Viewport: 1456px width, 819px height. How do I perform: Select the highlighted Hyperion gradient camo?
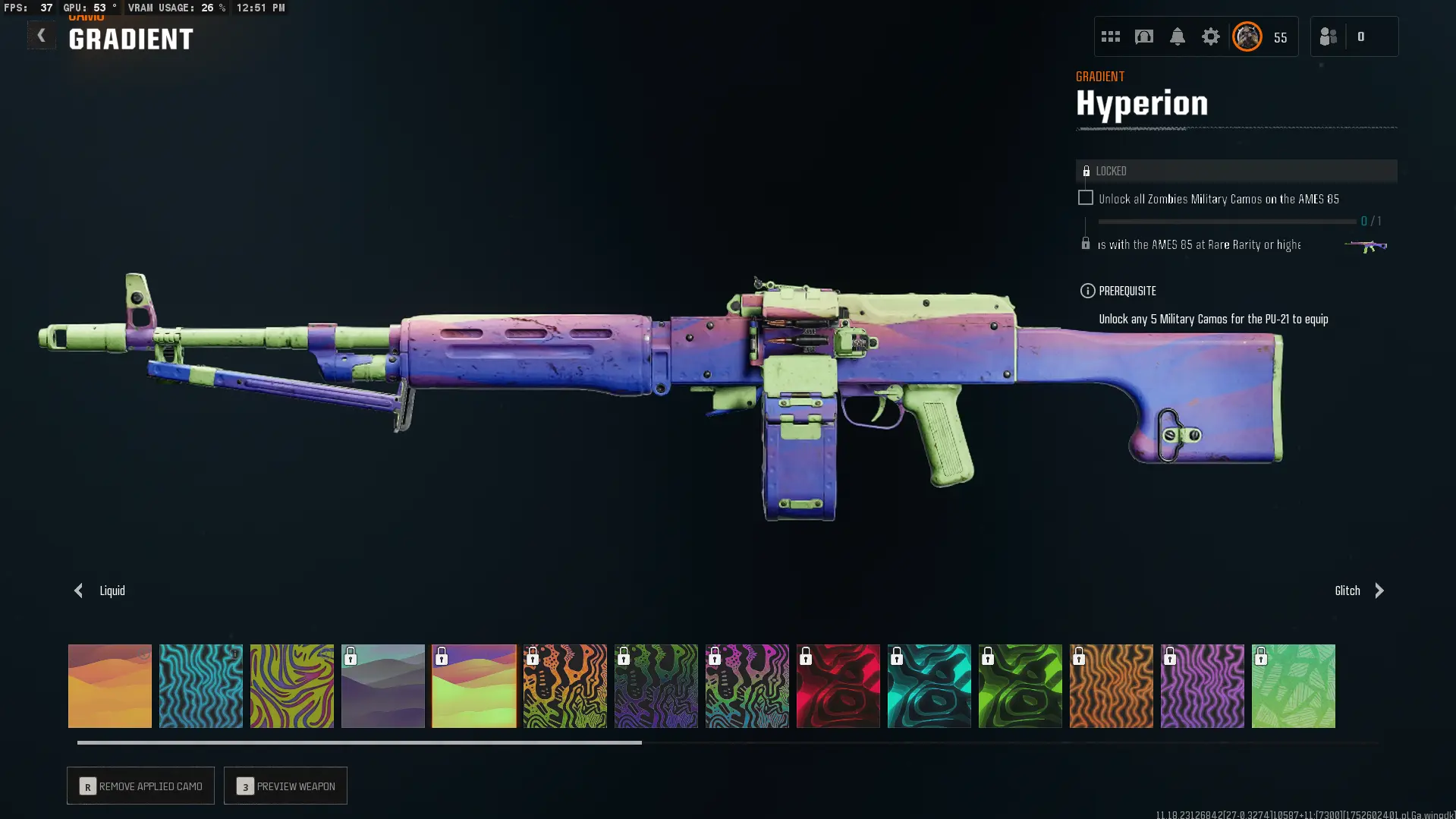[474, 686]
